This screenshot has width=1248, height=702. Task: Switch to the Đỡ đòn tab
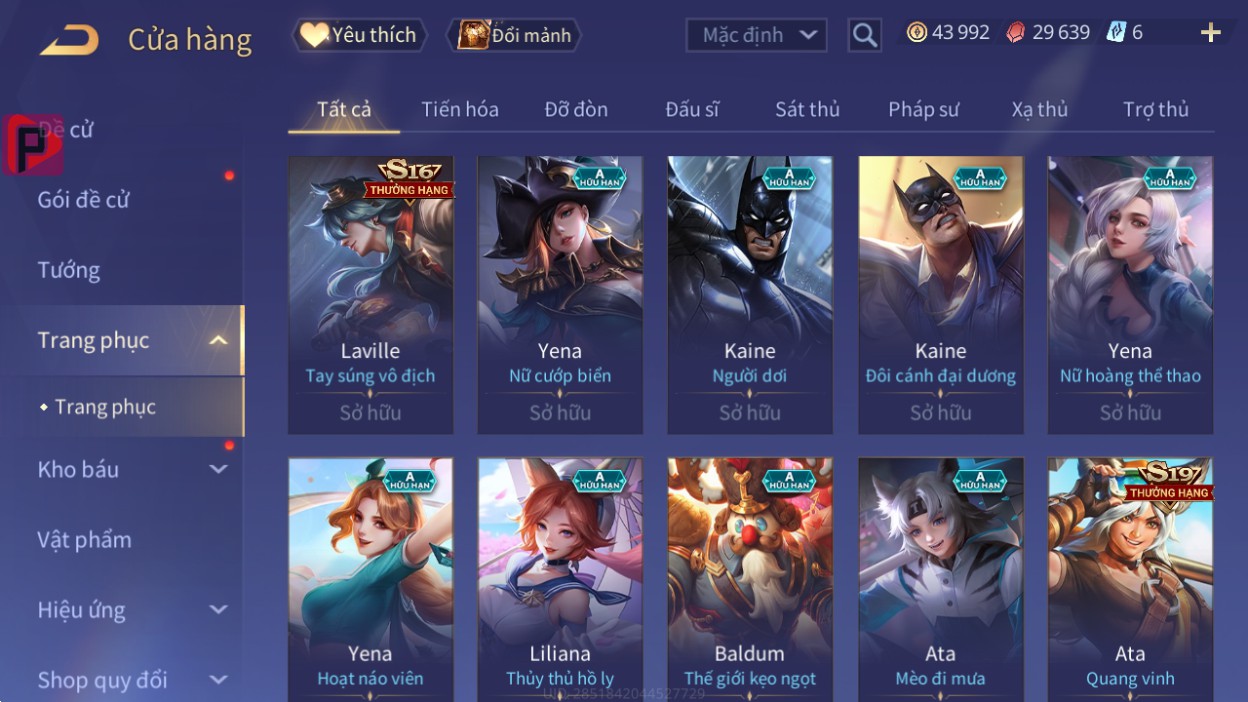[576, 109]
